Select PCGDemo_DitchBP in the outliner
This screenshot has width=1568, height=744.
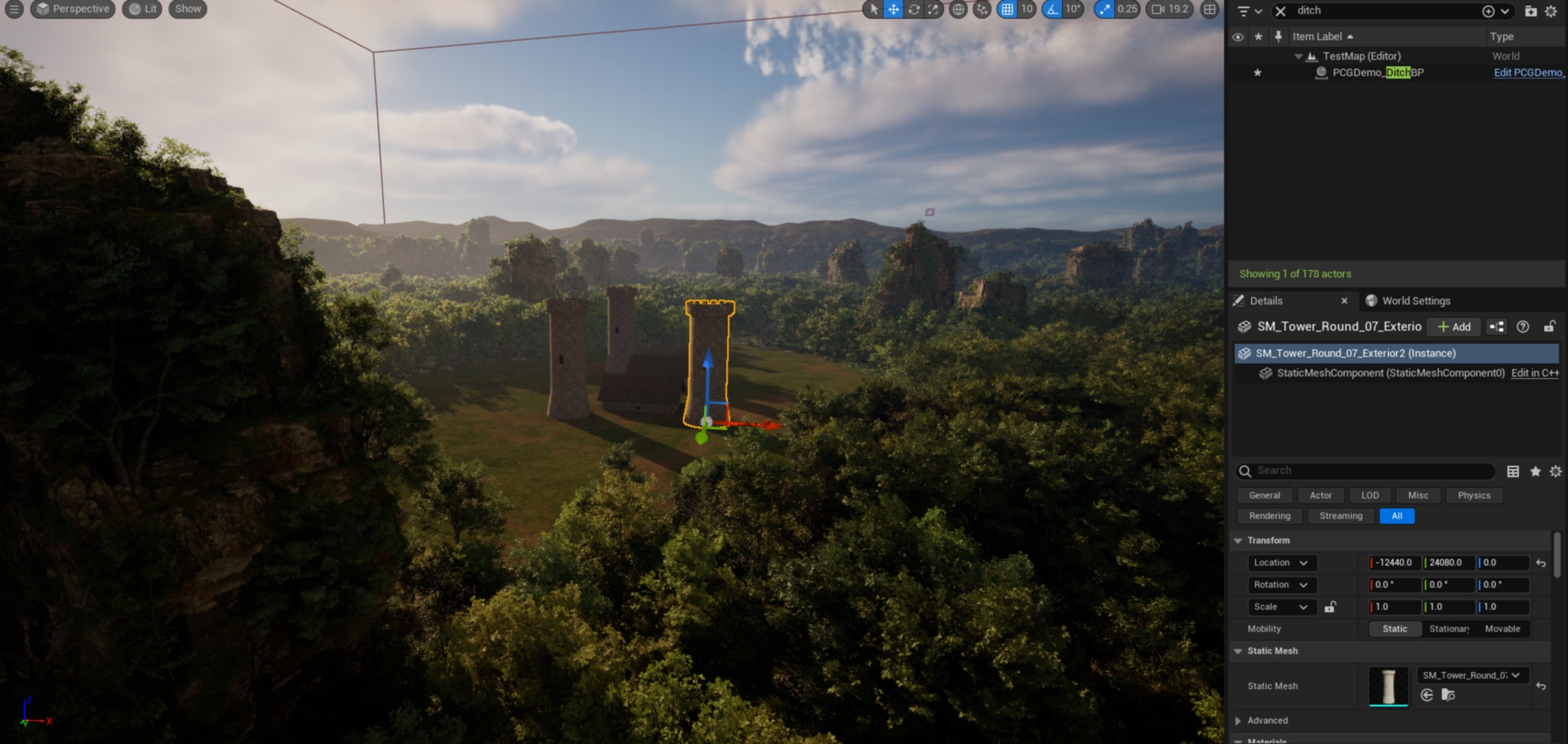[x=1377, y=73]
